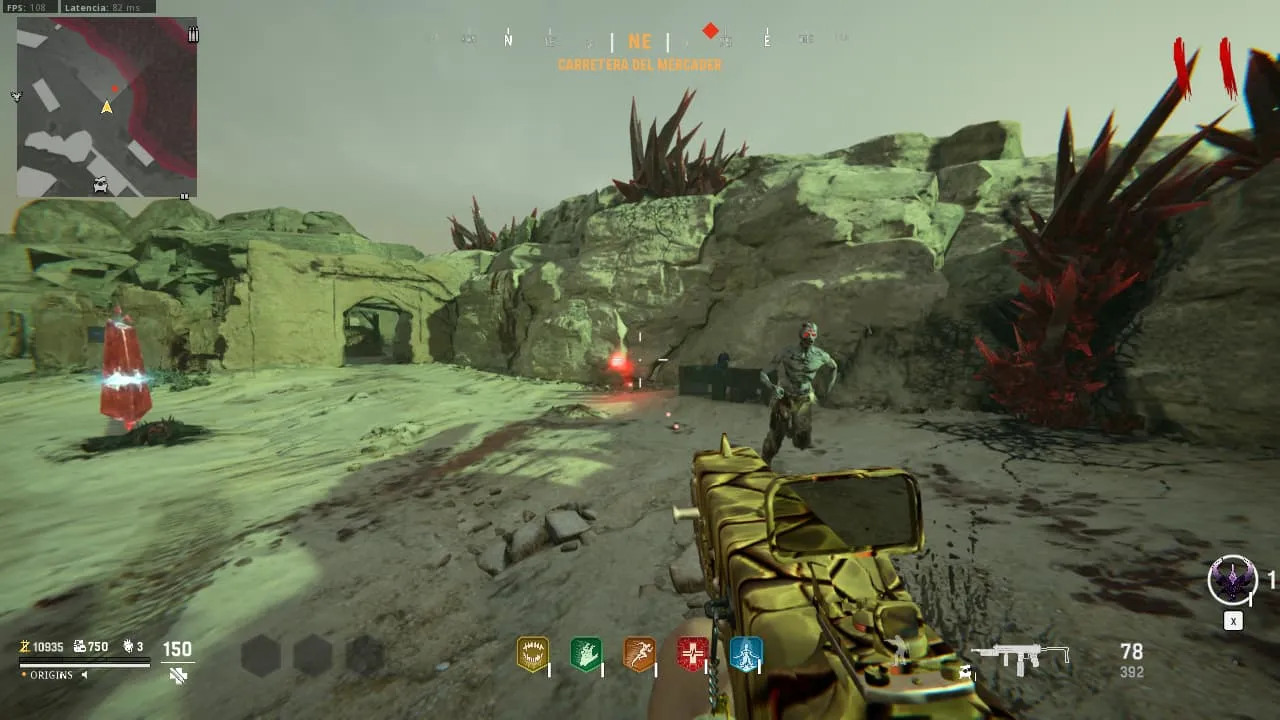This screenshot has width=1280, height=720.
Task: Select the yellow fanged-jaw perk icon
Action: coord(532,654)
